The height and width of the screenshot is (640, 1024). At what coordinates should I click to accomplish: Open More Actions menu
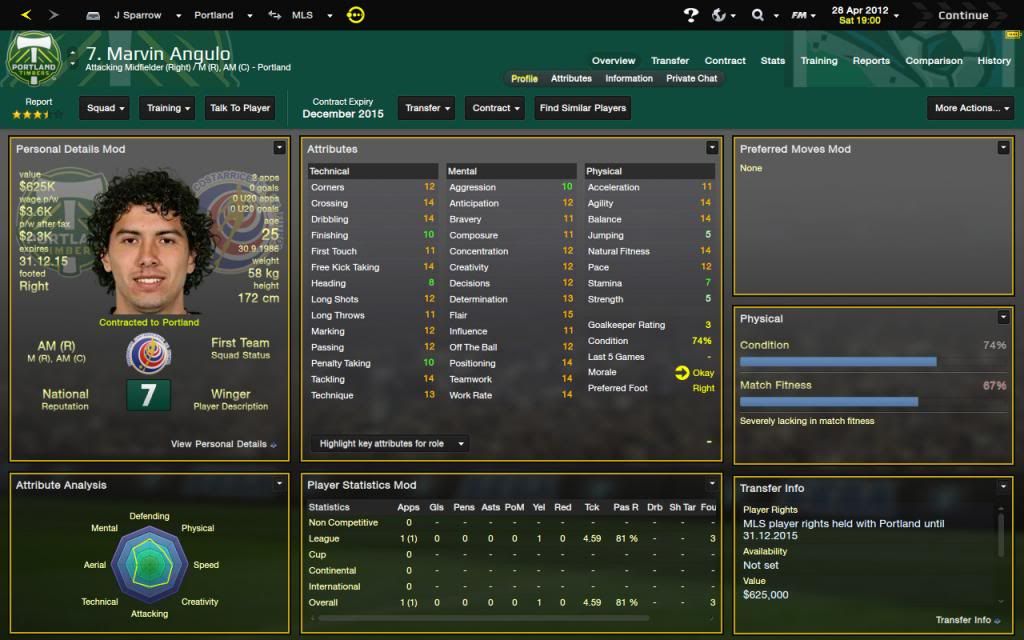(x=970, y=108)
